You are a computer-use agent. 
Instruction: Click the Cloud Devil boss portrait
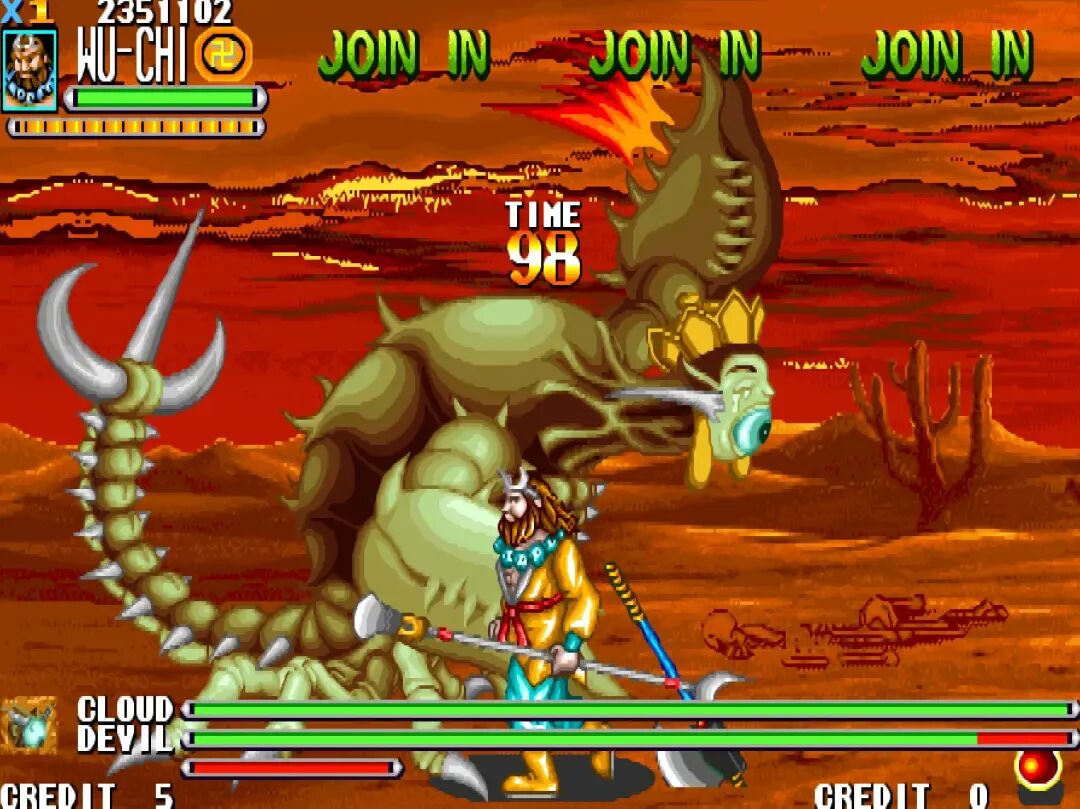tap(29, 725)
